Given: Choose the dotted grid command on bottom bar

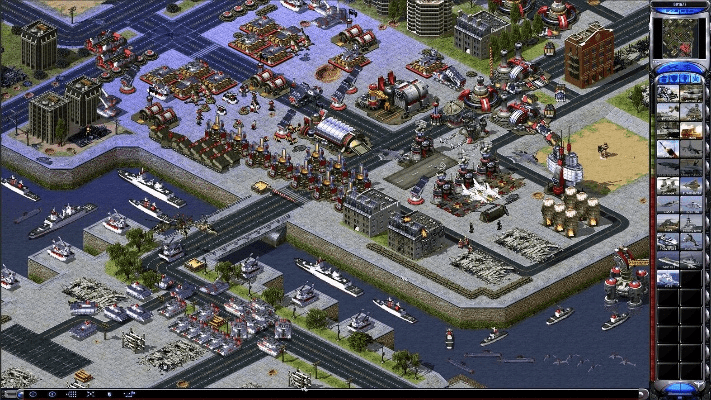Looking at the screenshot, I should pyautogui.click(x=71, y=394).
